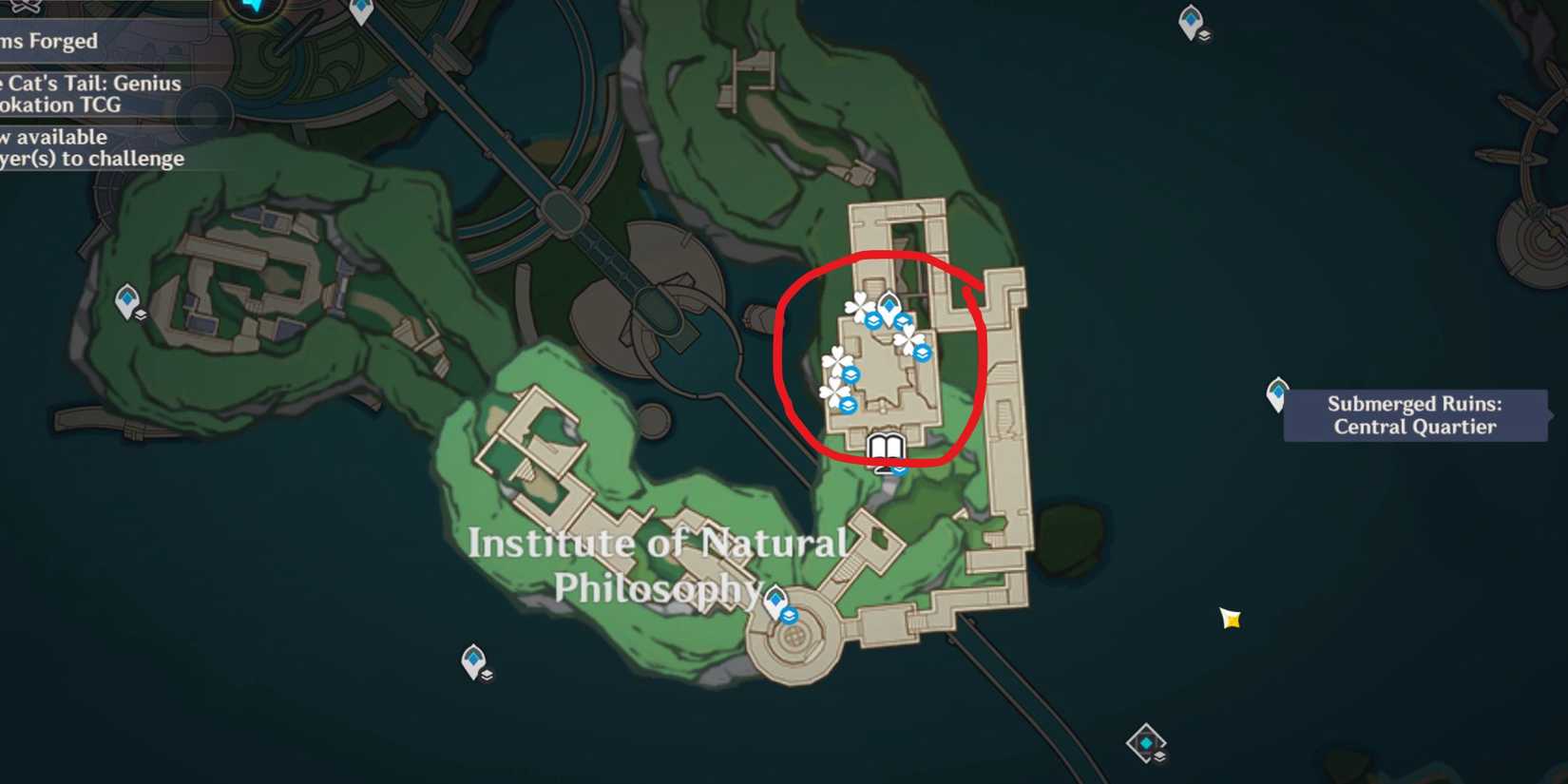Screen dimensions: 1568x784
Task: Click the yellow star marker in the ocean
Action: (1229, 620)
